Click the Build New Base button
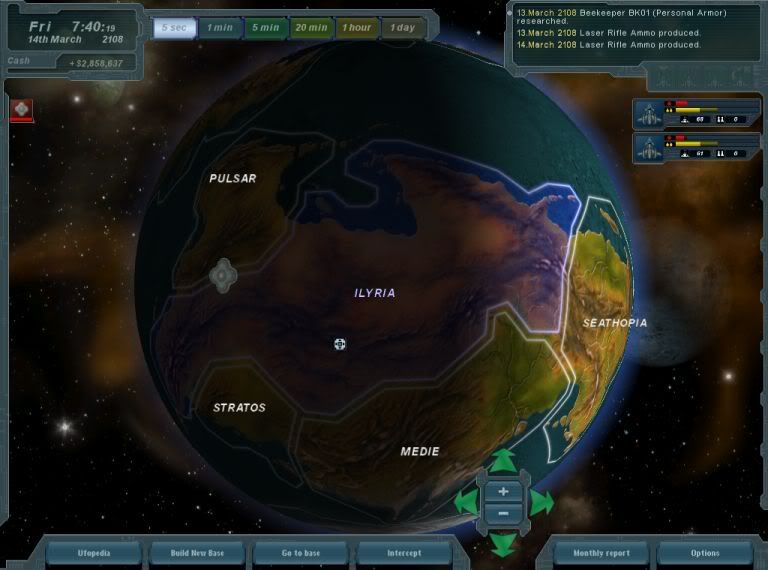The width and height of the screenshot is (768, 570). pos(198,553)
